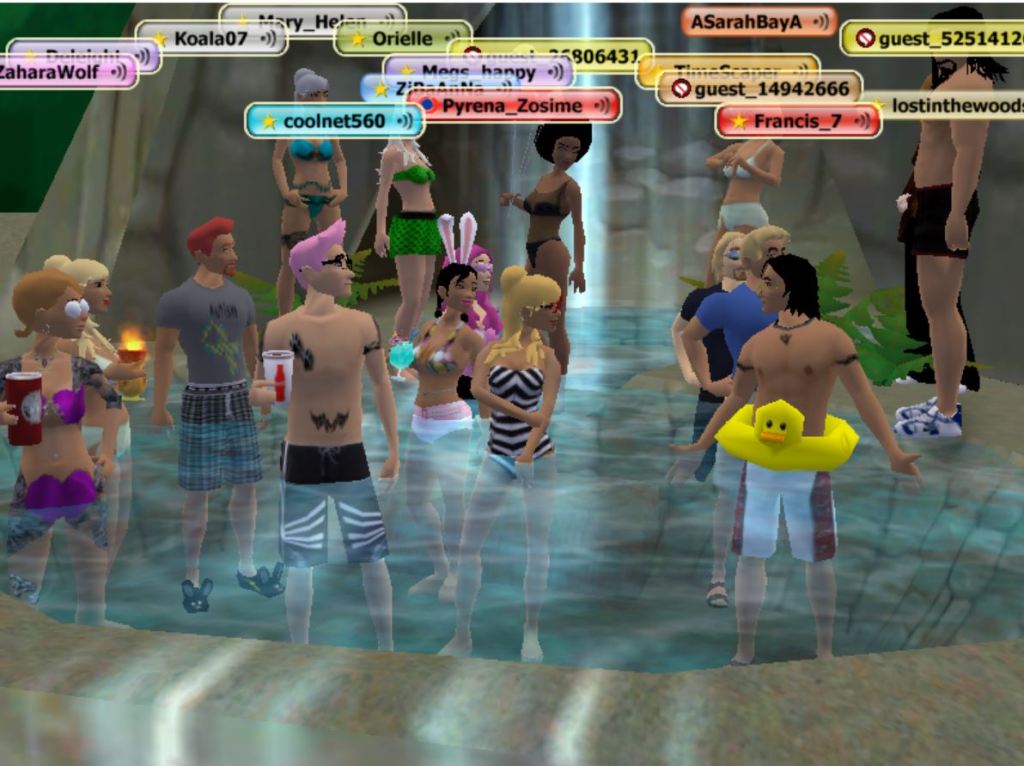The height and width of the screenshot is (766, 1024).
Task: Choose the Koala07 name tag
Action: click(210, 38)
